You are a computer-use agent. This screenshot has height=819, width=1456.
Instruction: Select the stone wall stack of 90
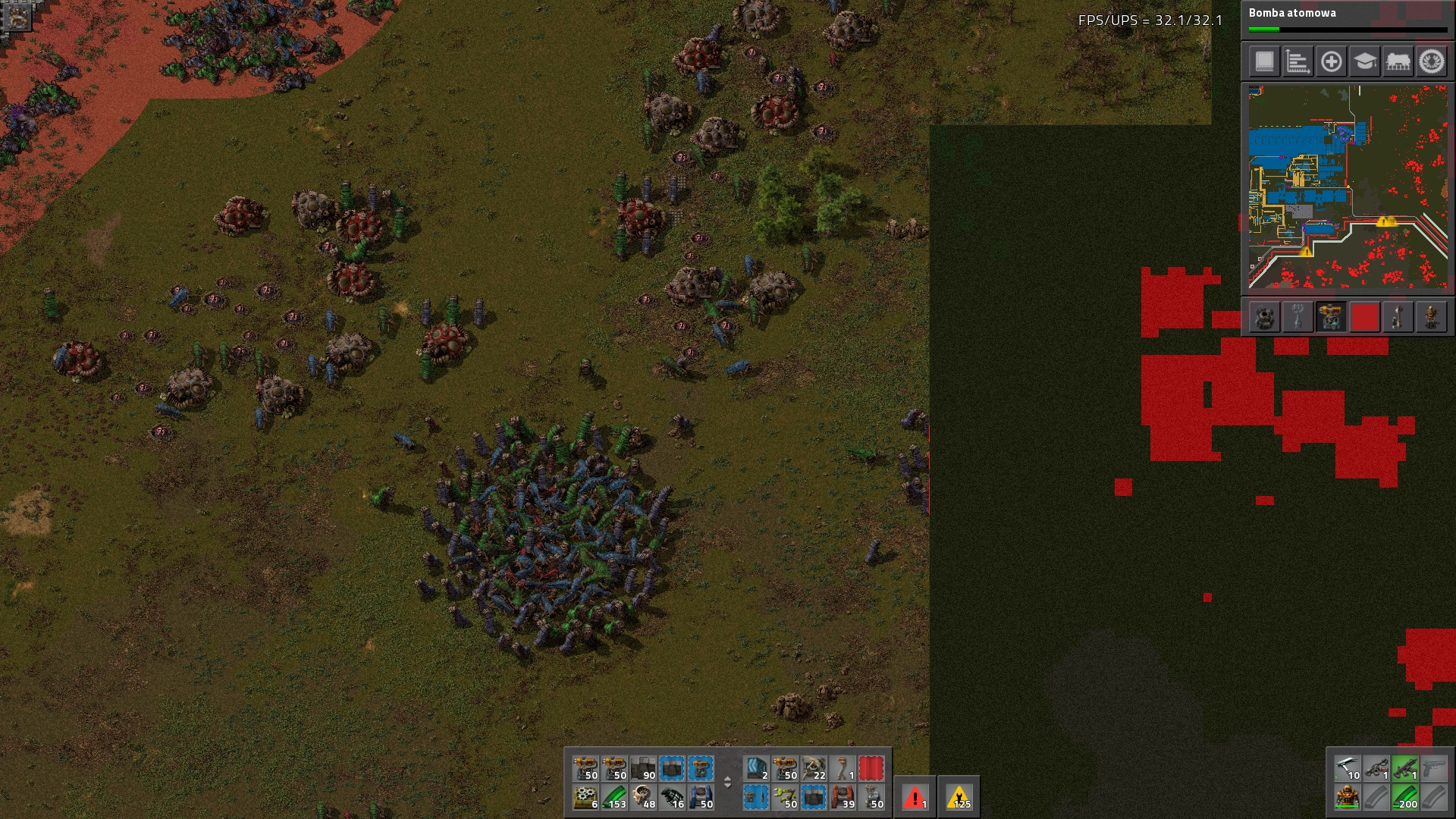pyautogui.click(x=644, y=769)
